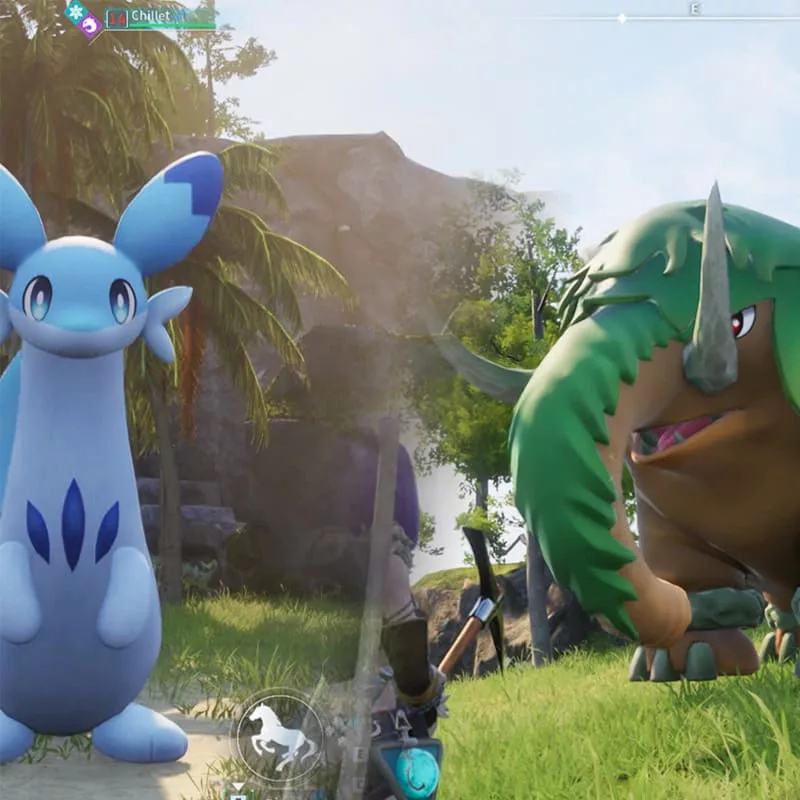Activate the white horse mount icon
Screen dimensions: 800x800
click(278, 735)
